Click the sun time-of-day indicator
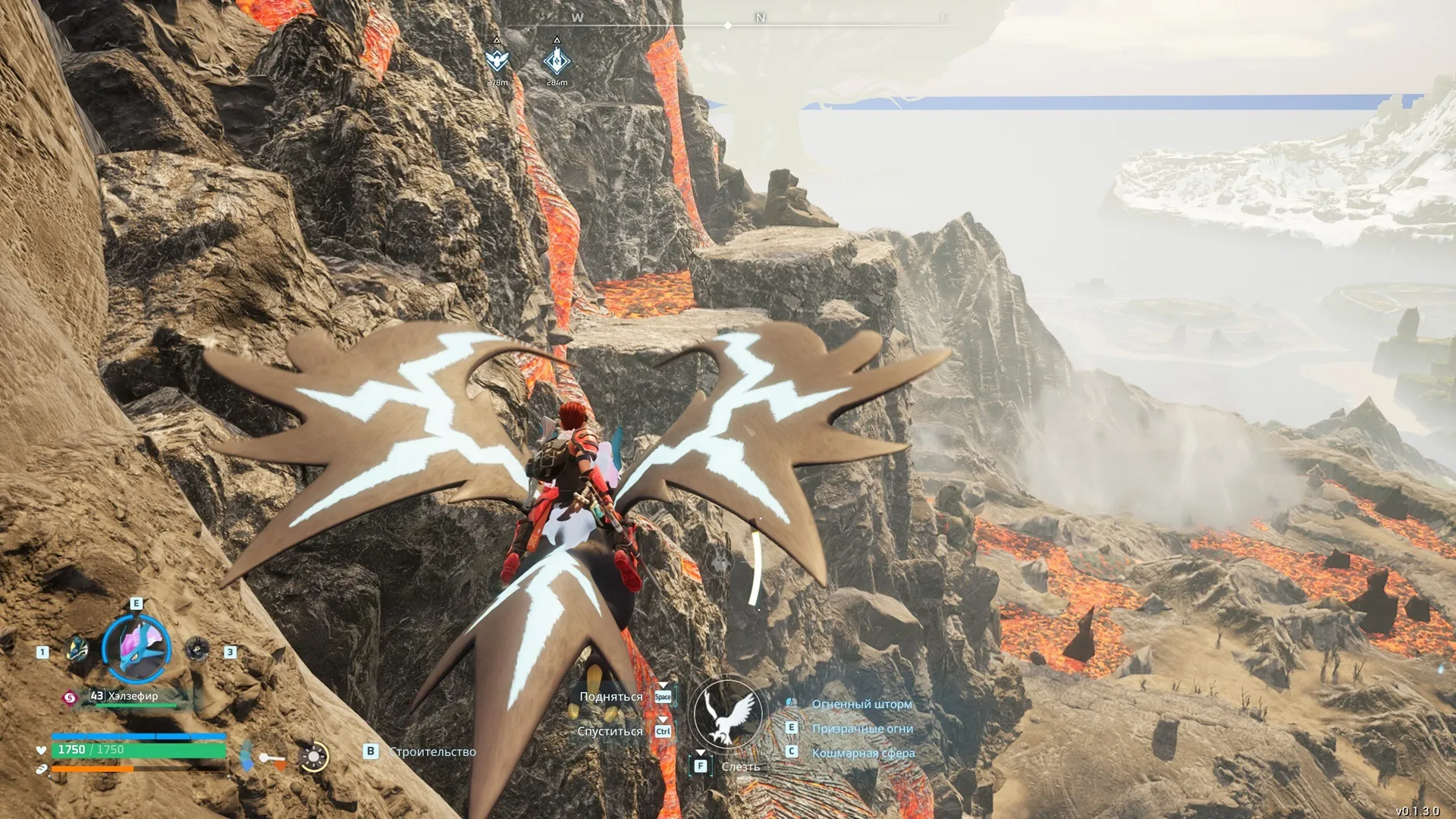 [x=313, y=756]
